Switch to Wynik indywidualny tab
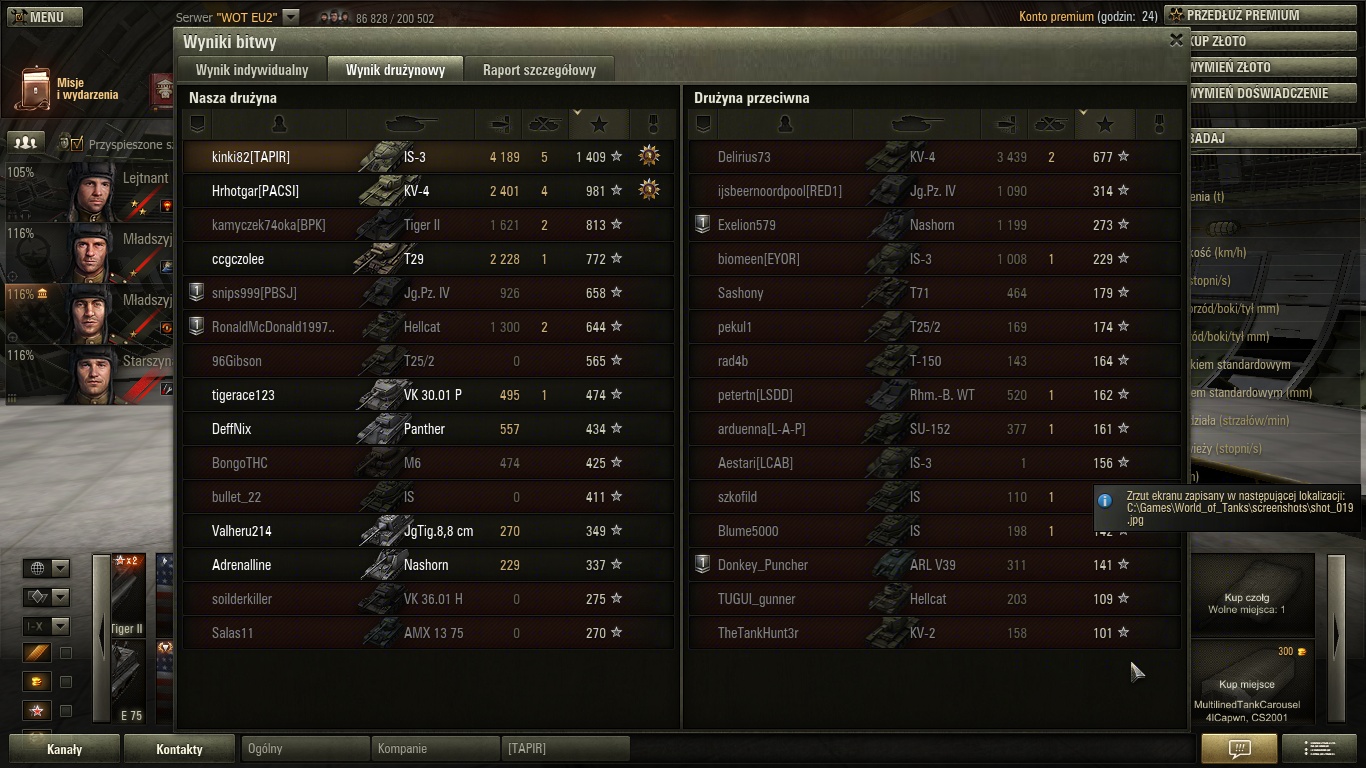 (x=252, y=70)
